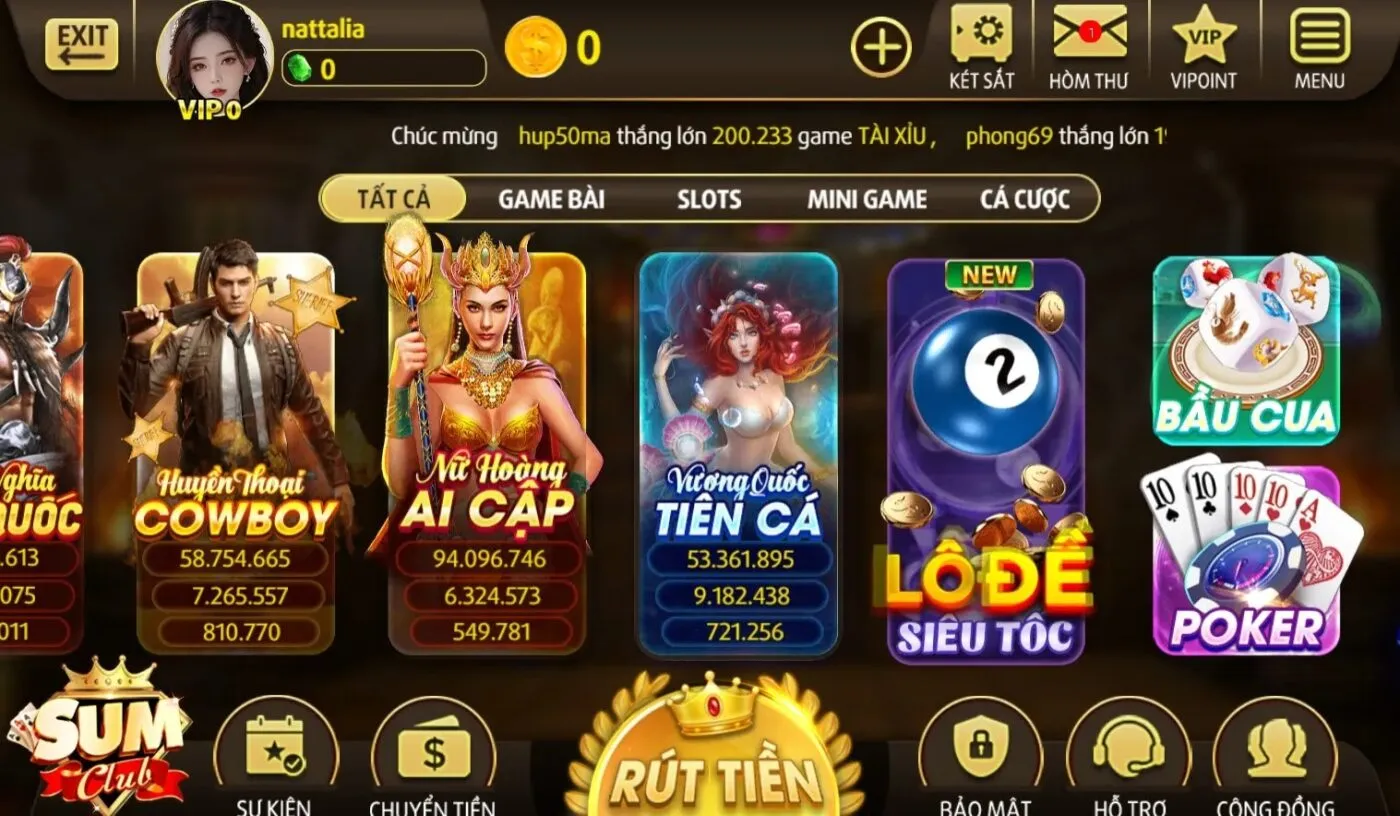Click the plus icon to add coins
Image resolution: width=1400 pixels, height=816 pixels.
(x=881, y=45)
